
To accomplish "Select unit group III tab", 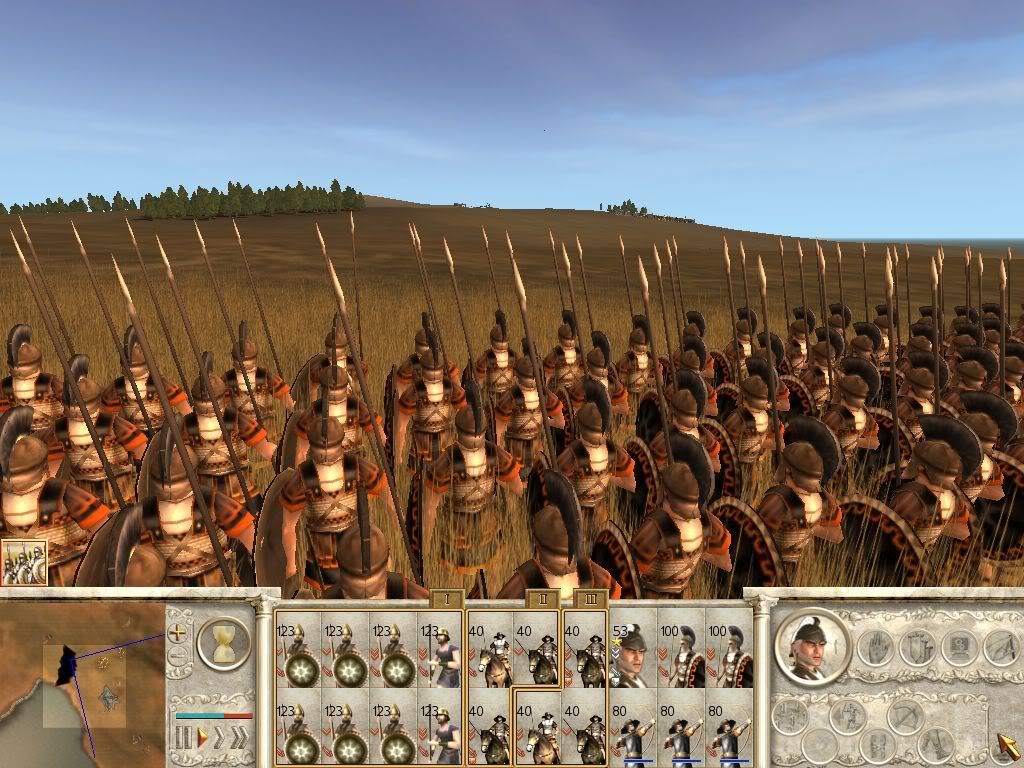I will (x=591, y=599).
